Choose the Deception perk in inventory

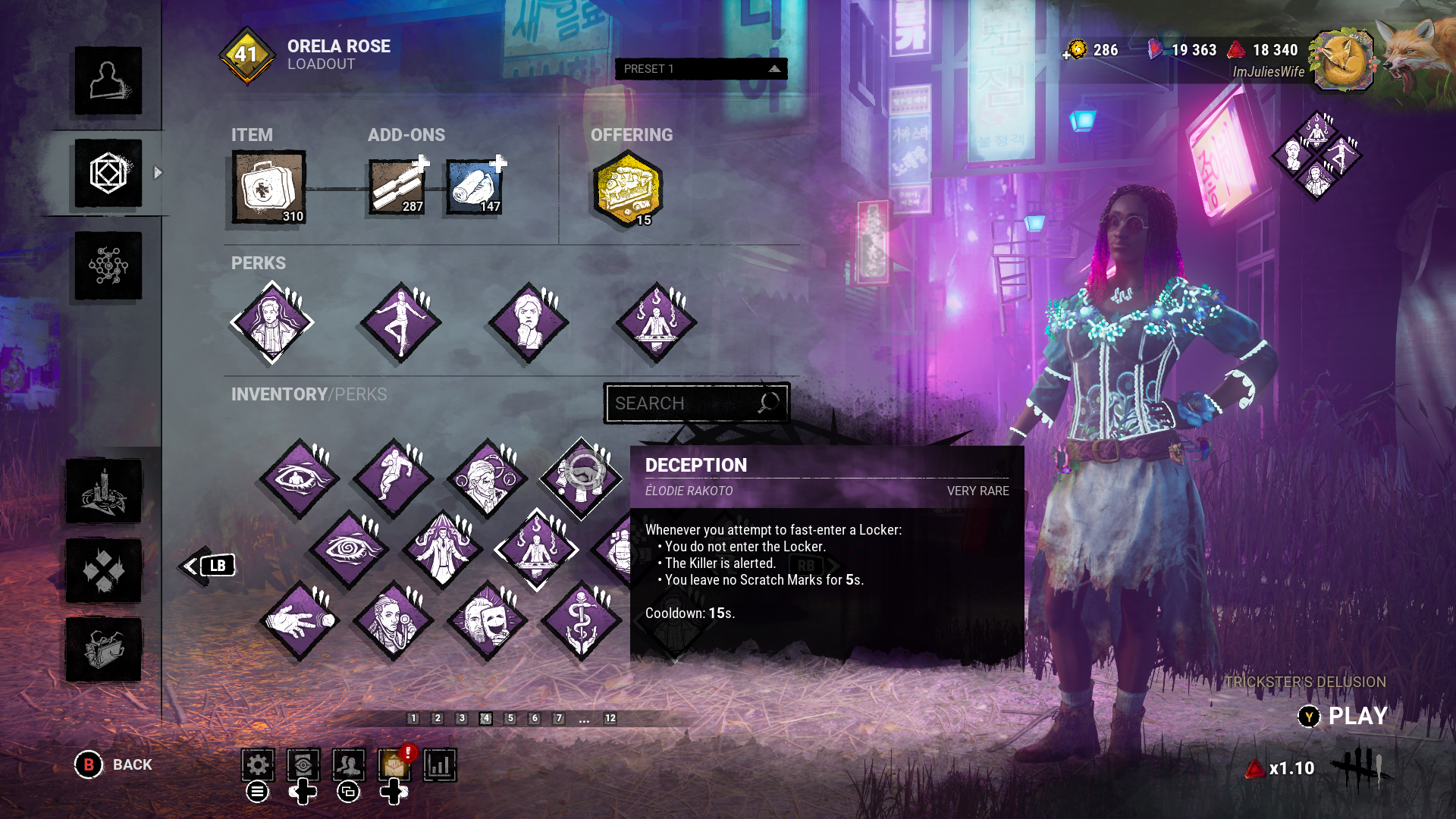pyautogui.click(x=582, y=478)
